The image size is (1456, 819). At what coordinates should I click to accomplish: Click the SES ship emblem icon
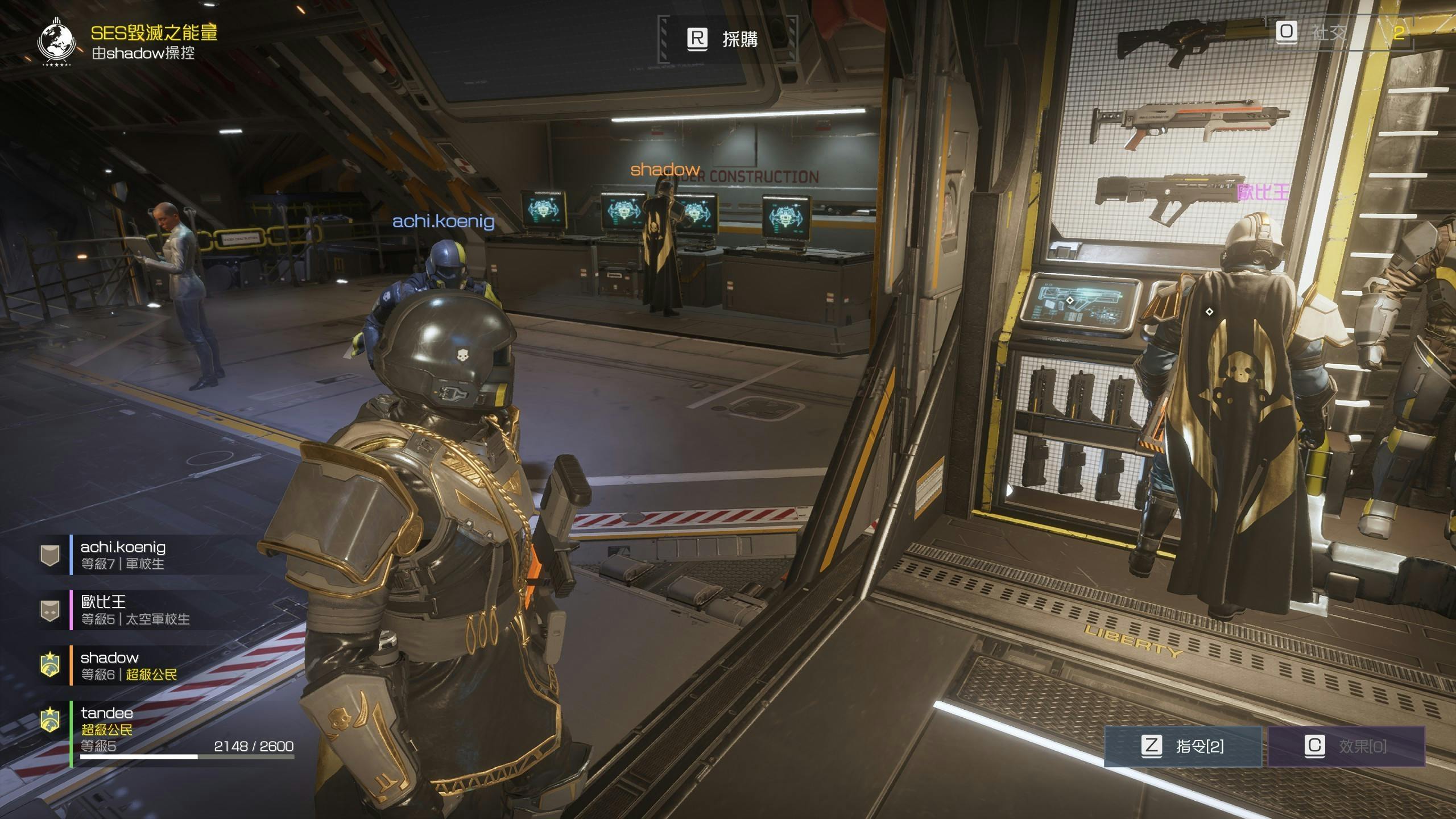pos(56,42)
